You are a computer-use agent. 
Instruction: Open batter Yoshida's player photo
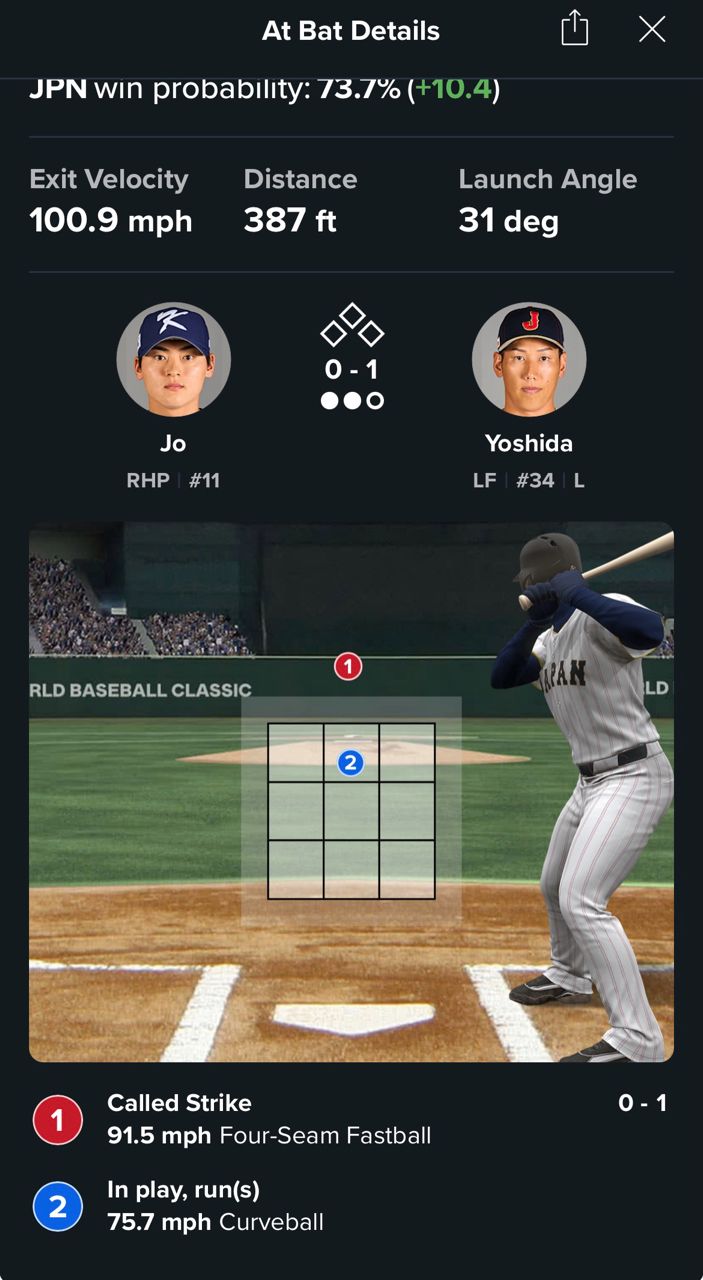pyautogui.click(x=529, y=359)
